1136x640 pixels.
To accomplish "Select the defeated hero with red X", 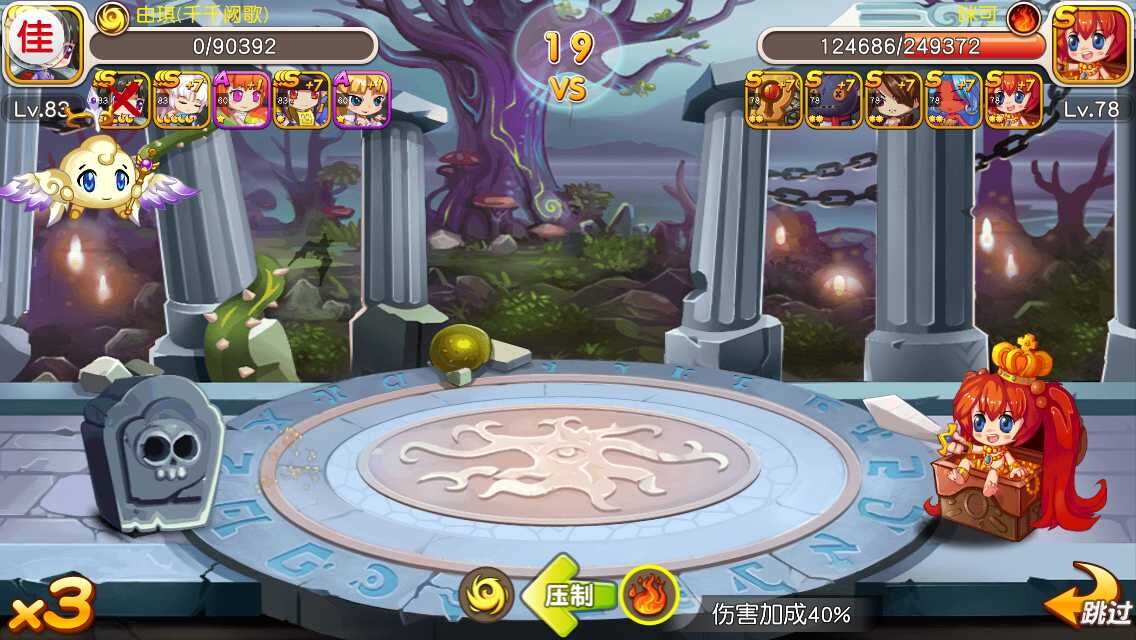I will pyautogui.click(x=122, y=100).
